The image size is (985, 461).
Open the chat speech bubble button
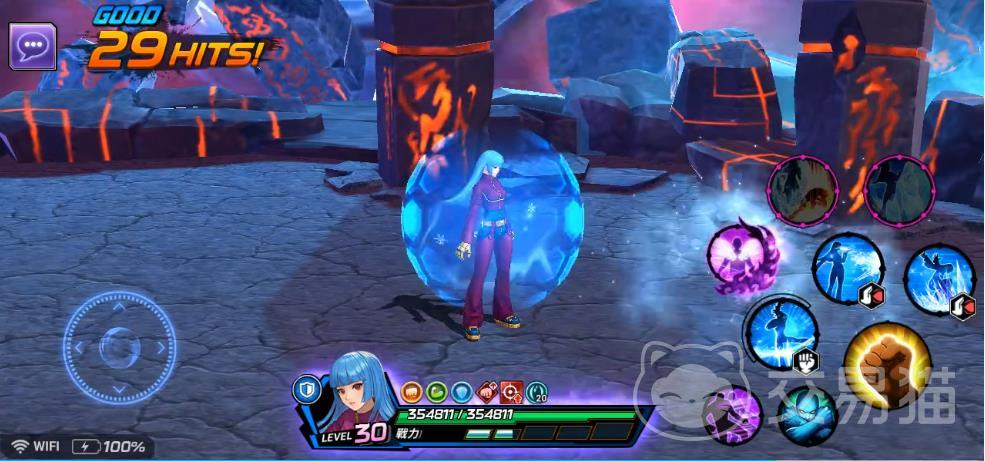coord(32,46)
